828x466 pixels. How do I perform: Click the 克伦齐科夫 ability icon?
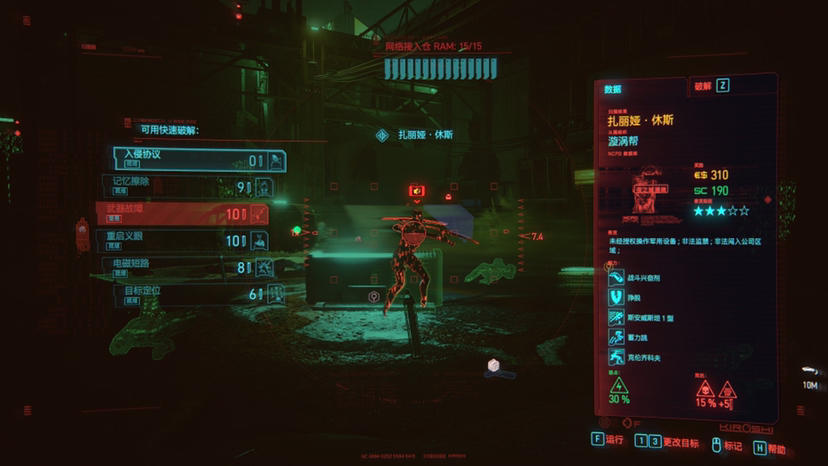coord(614,357)
